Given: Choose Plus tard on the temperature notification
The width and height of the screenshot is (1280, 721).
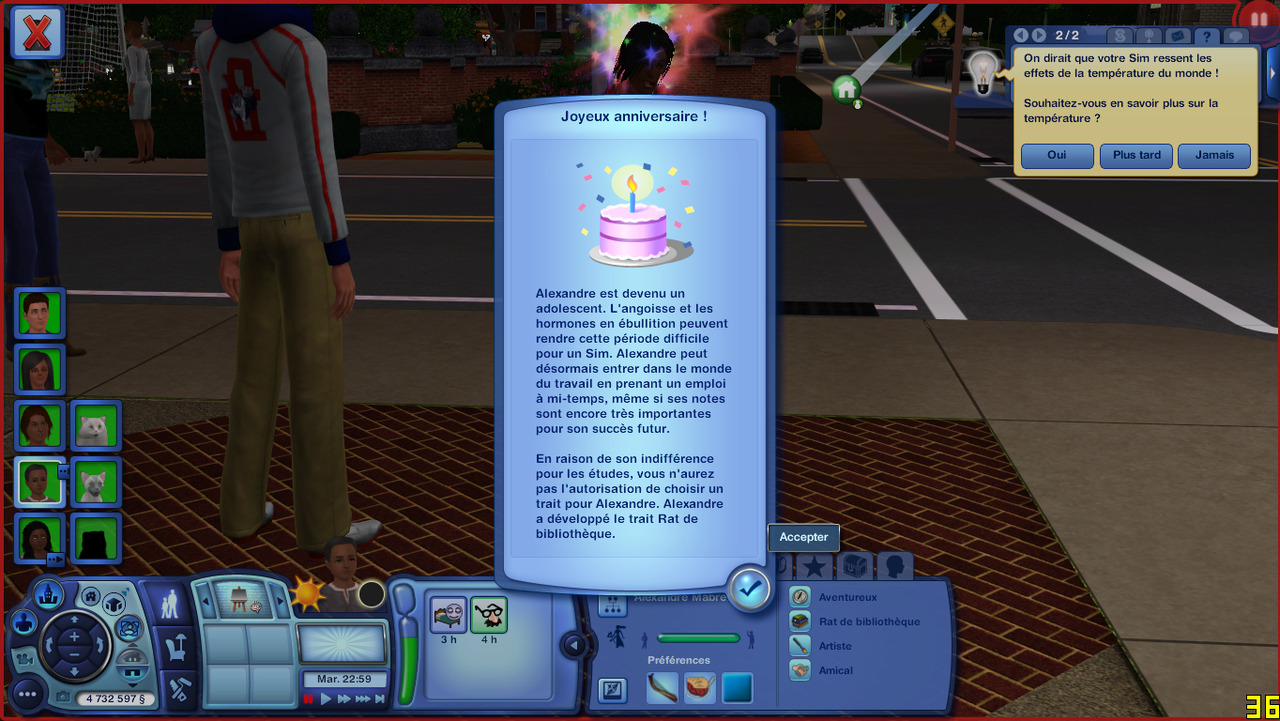Looking at the screenshot, I should point(1136,156).
